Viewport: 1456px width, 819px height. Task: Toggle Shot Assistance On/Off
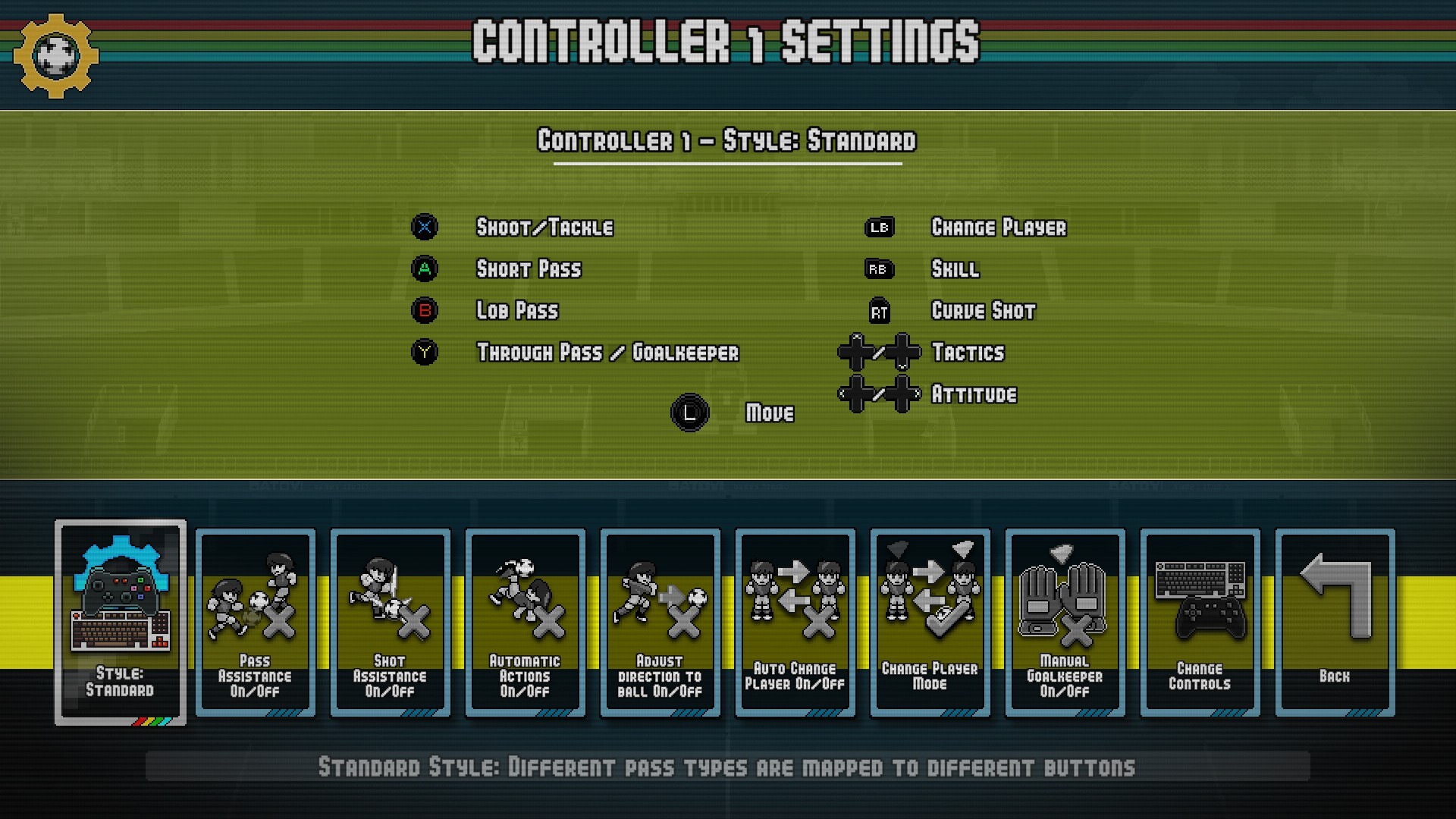click(391, 622)
